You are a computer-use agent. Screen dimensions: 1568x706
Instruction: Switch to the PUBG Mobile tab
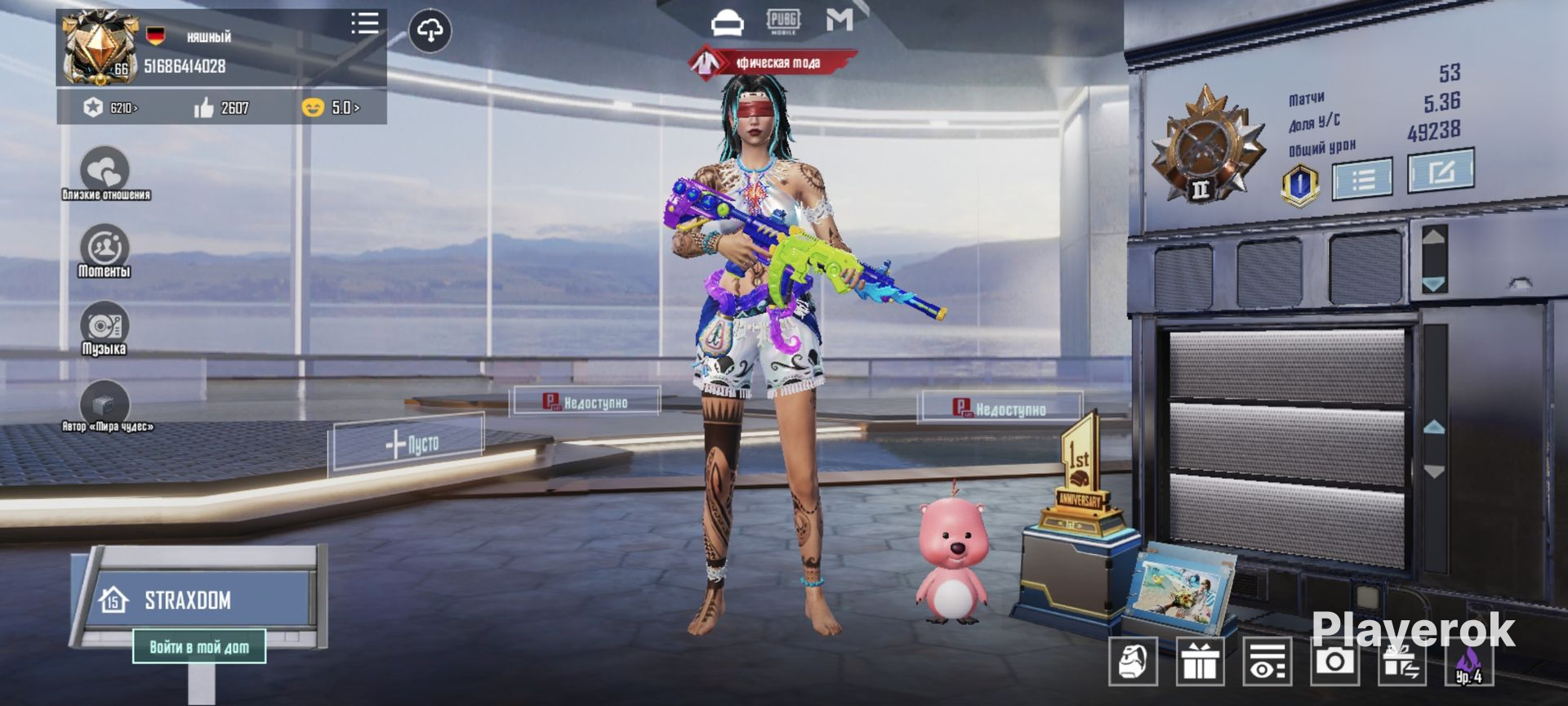point(782,21)
